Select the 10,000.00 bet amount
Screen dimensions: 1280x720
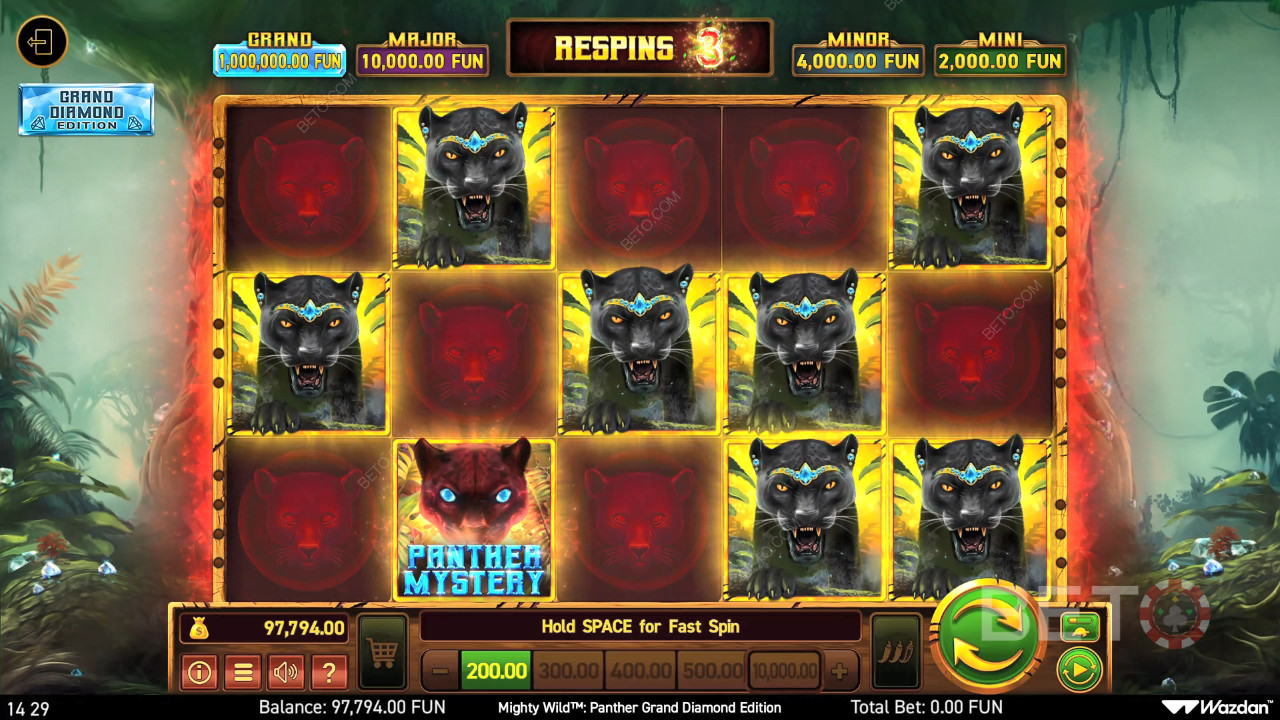click(785, 671)
